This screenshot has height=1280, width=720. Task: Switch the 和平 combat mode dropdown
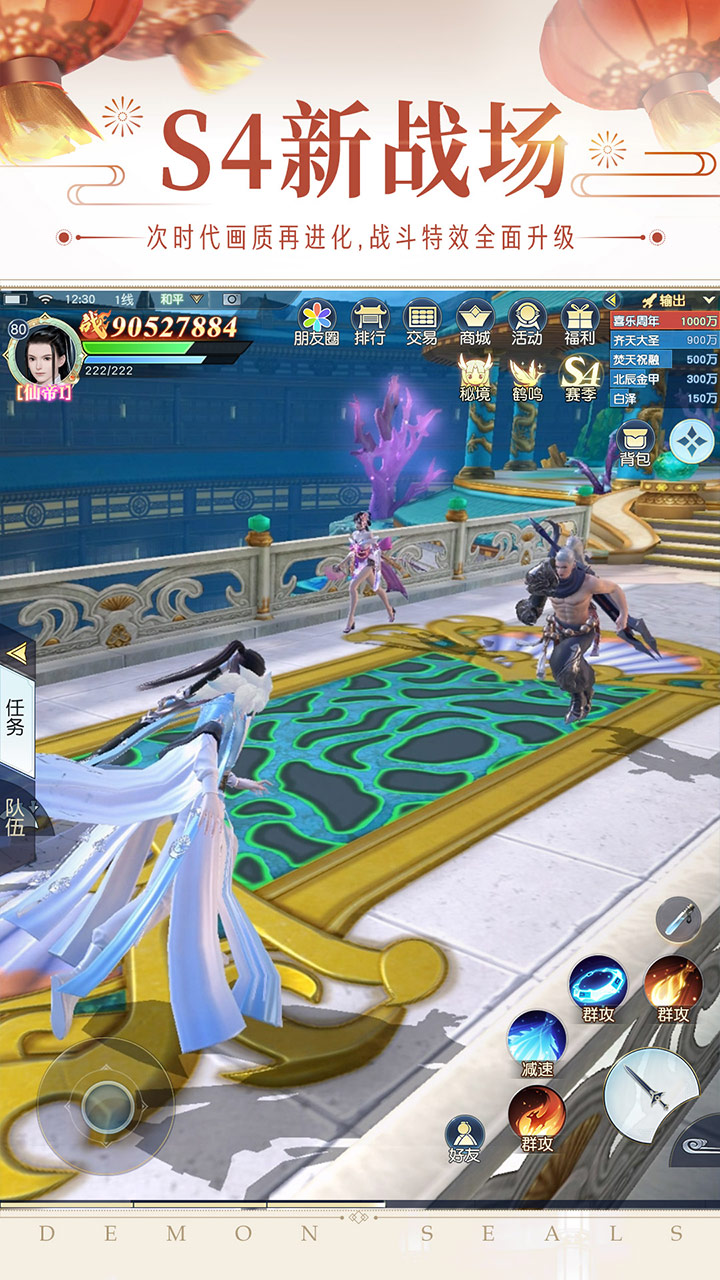181,299
